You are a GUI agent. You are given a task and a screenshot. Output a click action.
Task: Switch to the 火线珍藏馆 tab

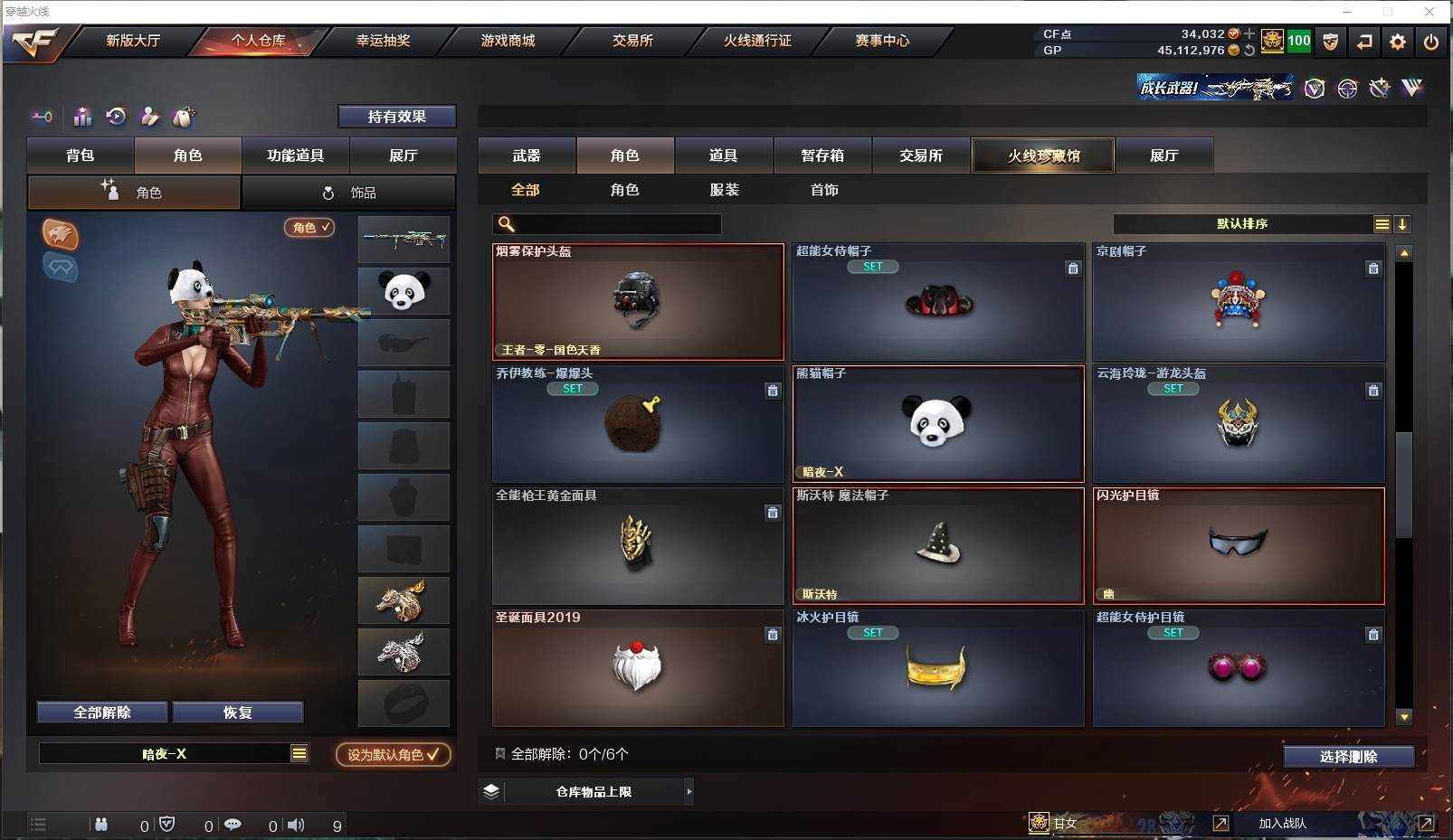tap(1043, 156)
